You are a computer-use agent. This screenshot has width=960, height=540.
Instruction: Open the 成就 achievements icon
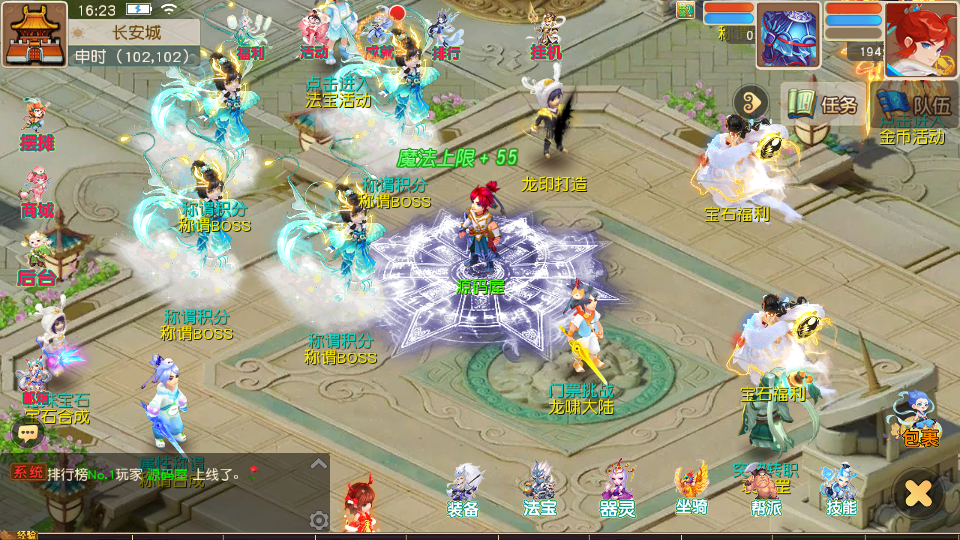[380, 36]
